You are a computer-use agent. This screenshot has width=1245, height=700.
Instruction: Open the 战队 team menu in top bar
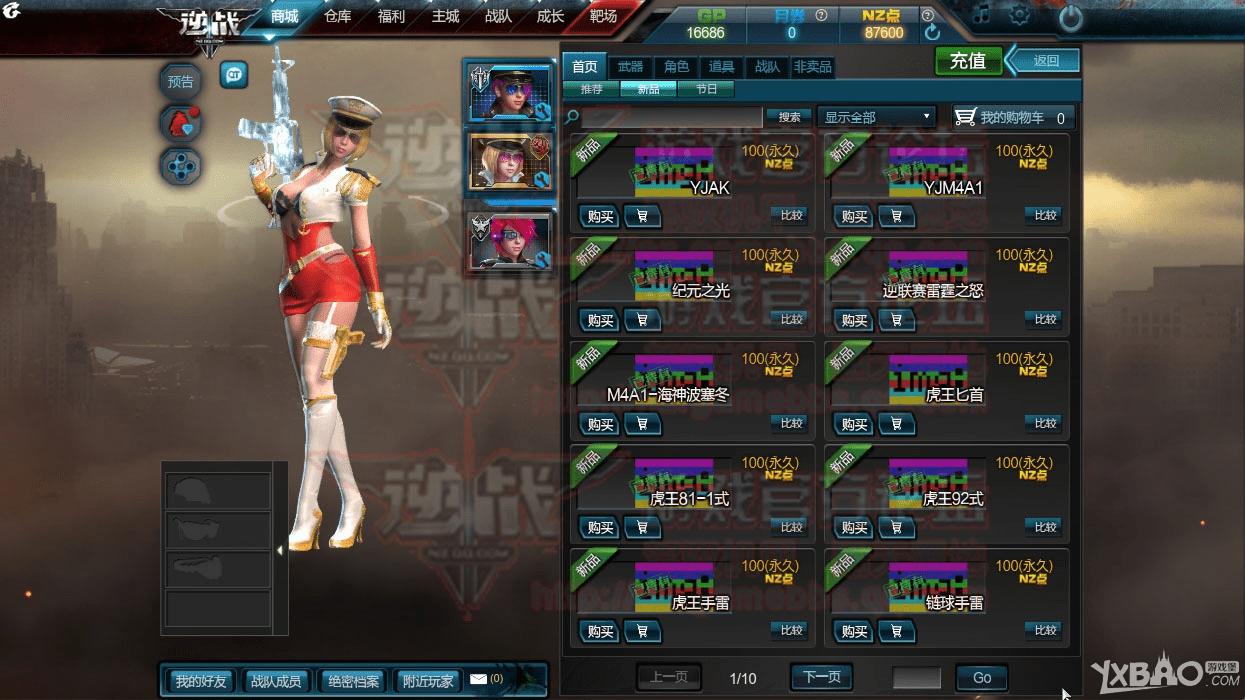(498, 16)
